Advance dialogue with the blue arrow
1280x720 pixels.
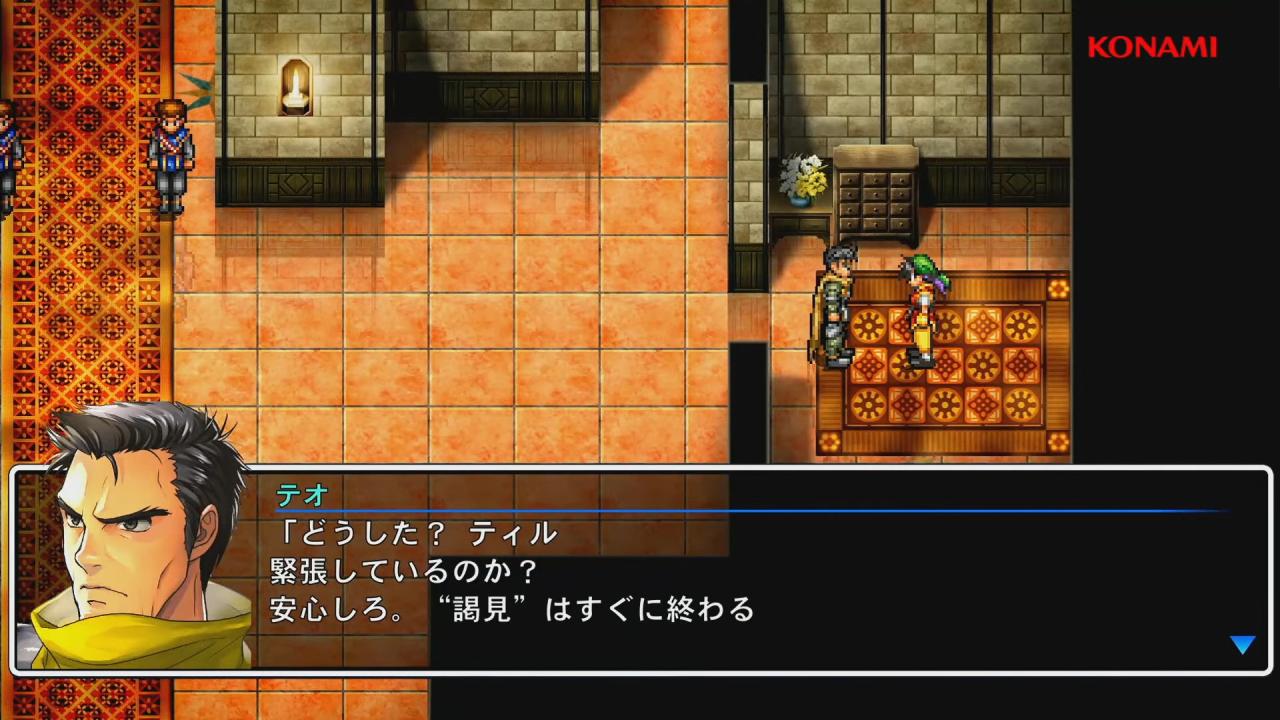[1242, 645]
